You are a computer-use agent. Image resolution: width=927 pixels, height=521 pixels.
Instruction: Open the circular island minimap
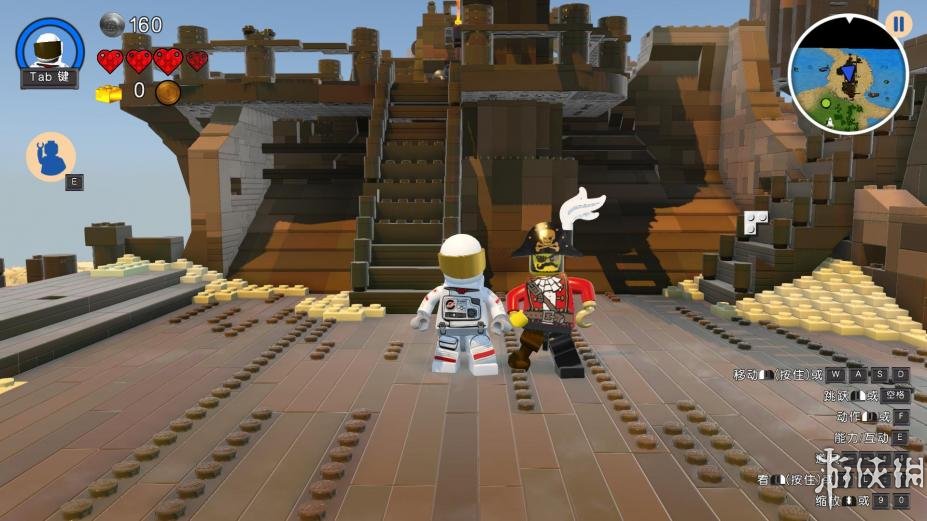pos(847,75)
